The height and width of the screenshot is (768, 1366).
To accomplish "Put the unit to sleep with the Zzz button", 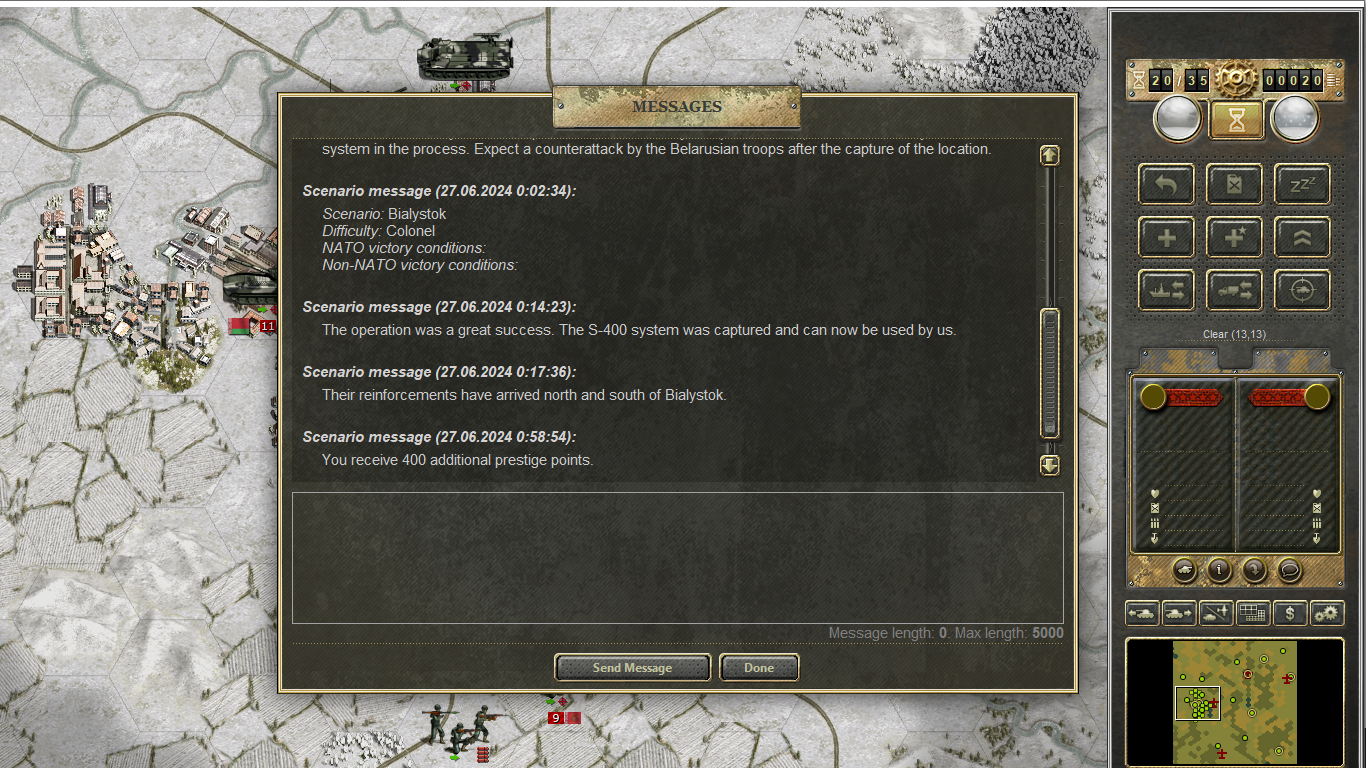I will click(x=1302, y=184).
